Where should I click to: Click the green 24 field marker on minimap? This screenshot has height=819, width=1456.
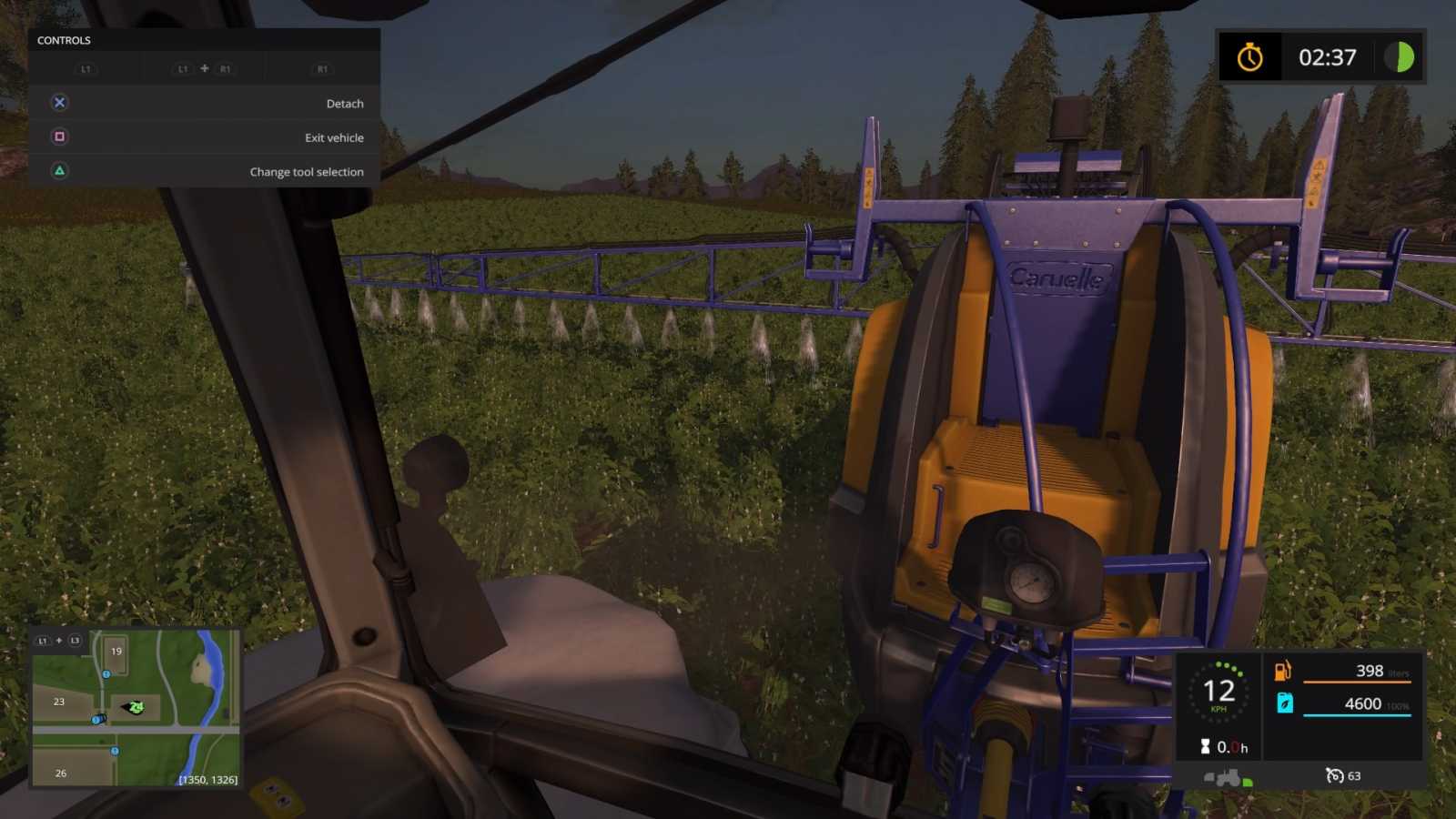[x=136, y=708]
